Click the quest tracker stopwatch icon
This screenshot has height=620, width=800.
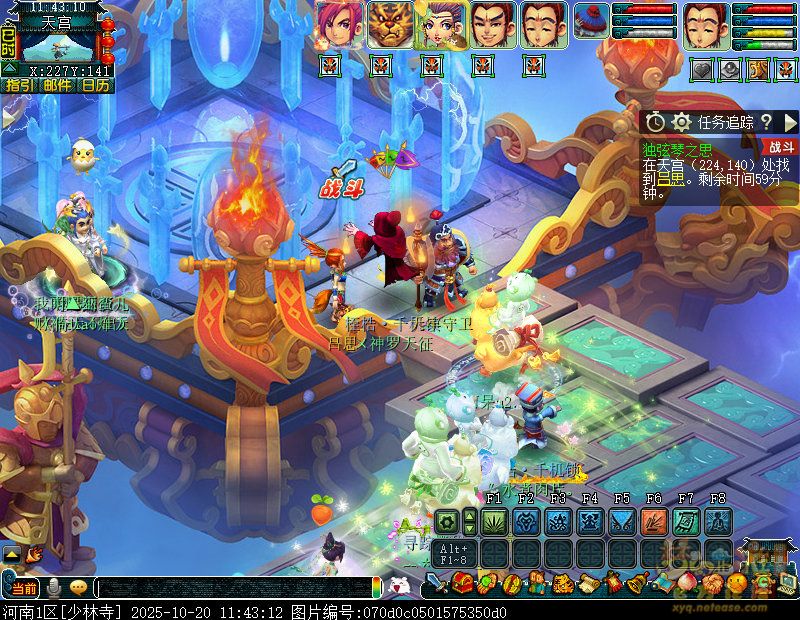point(655,122)
